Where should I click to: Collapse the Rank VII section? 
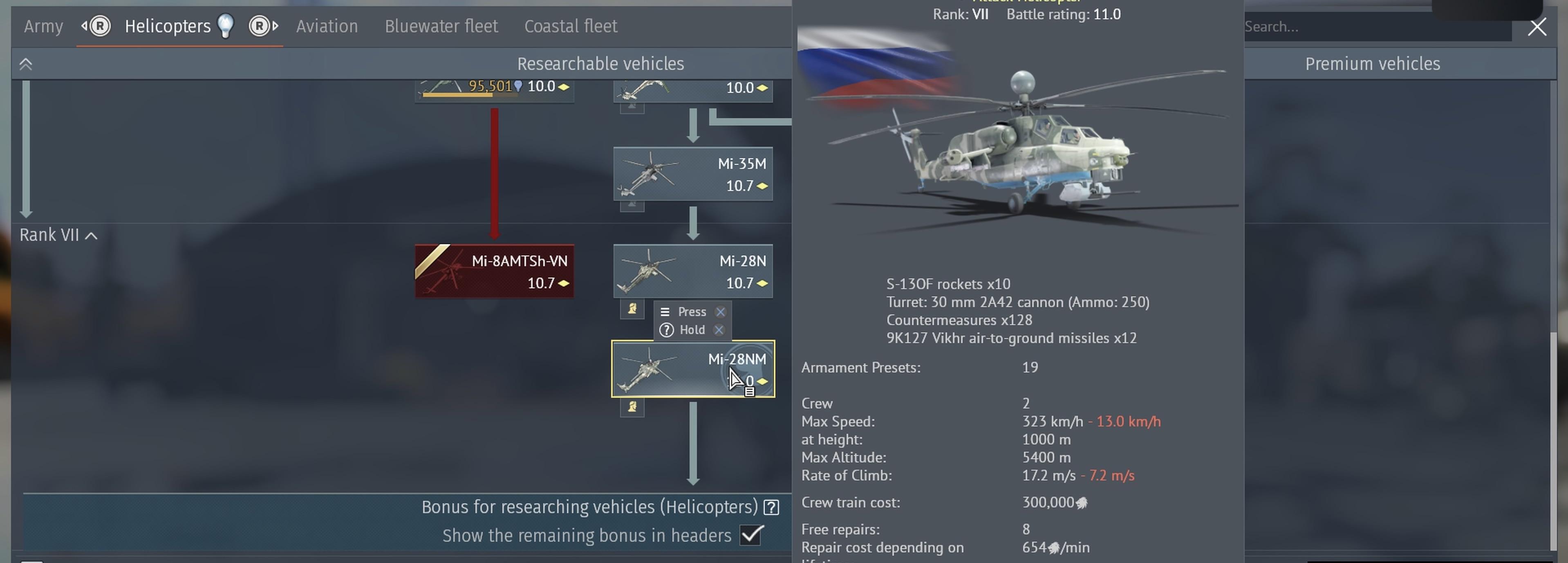(x=91, y=235)
